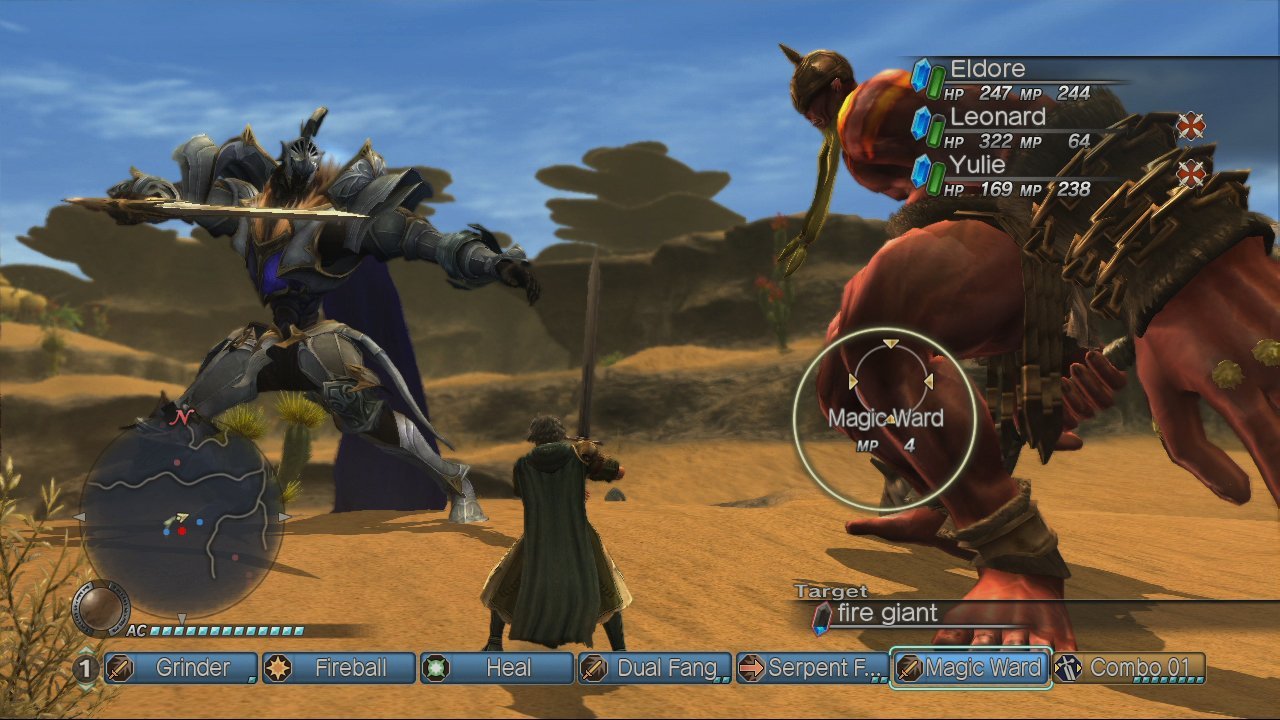Click the Magic Ward command label
The width and height of the screenshot is (1280, 720).
pyautogui.click(x=885, y=418)
